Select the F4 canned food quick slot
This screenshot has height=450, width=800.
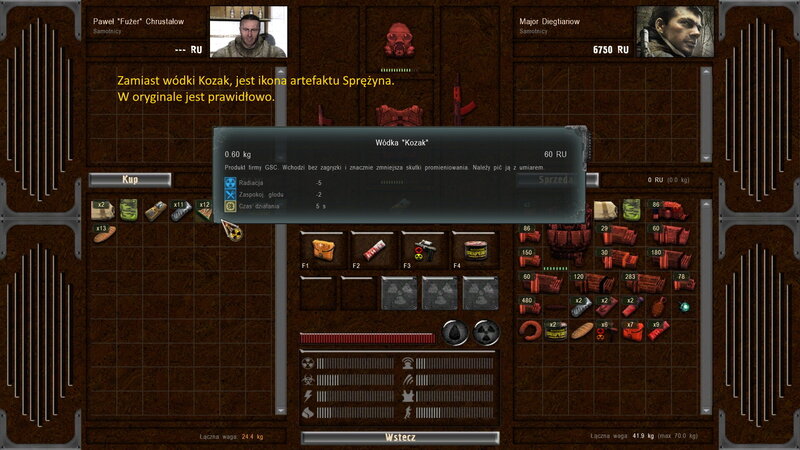(x=474, y=250)
